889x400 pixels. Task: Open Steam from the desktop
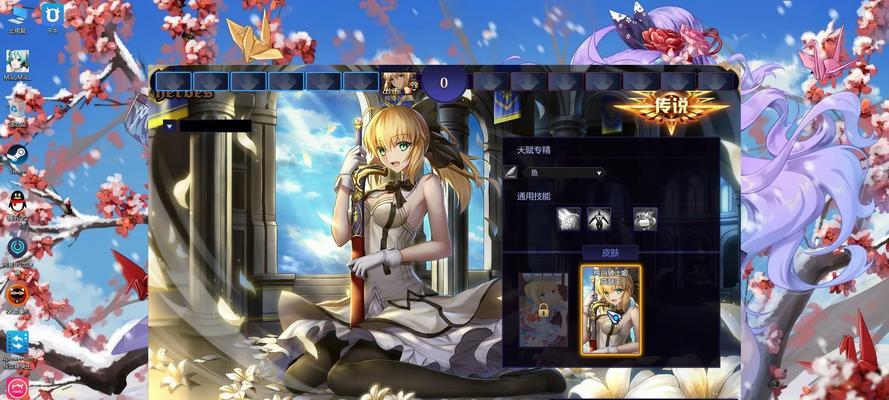(17, 155)
